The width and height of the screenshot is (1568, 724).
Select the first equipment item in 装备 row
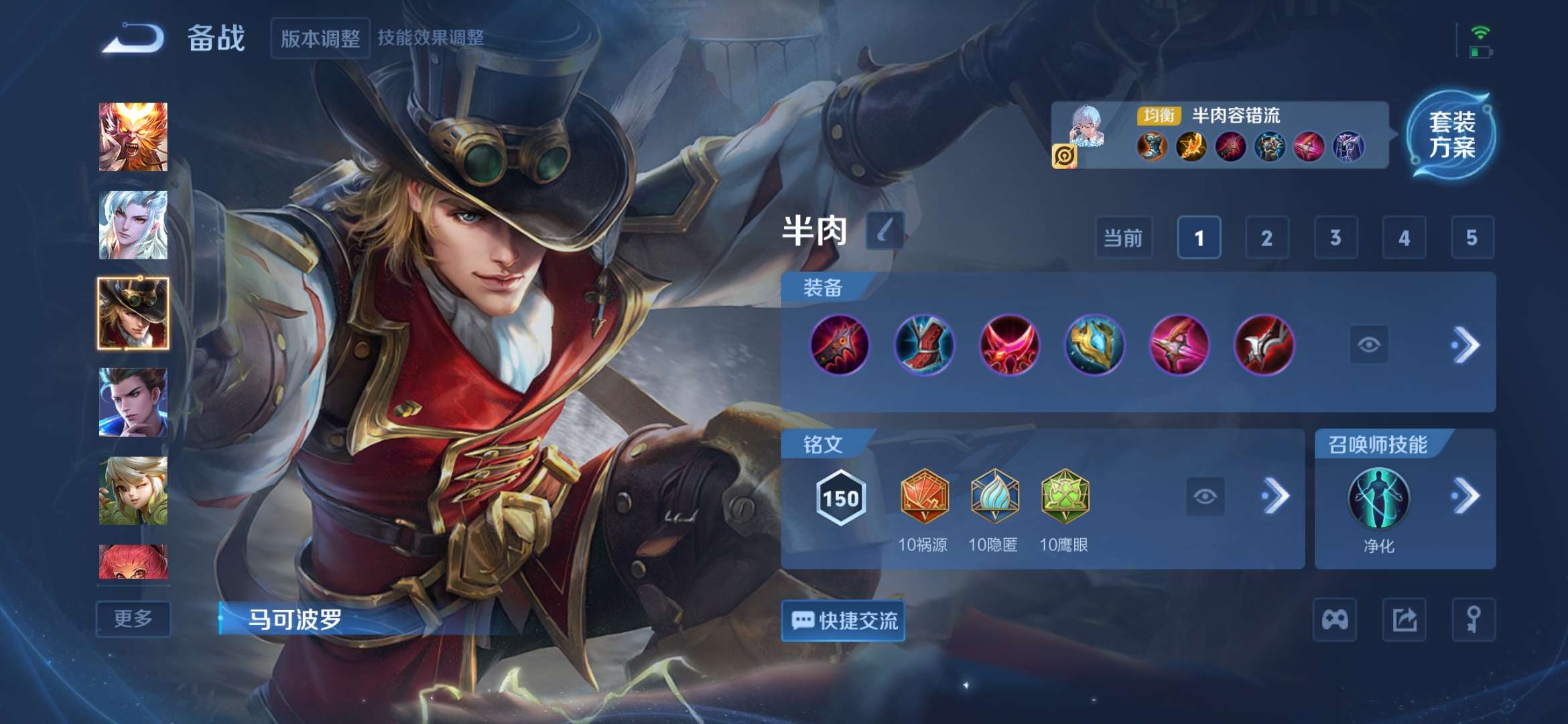tap(840, 347)
